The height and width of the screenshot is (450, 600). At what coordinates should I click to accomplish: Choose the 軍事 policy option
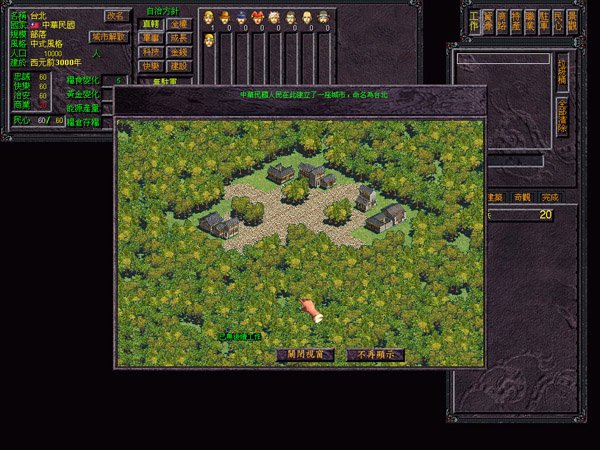point(151,37)
